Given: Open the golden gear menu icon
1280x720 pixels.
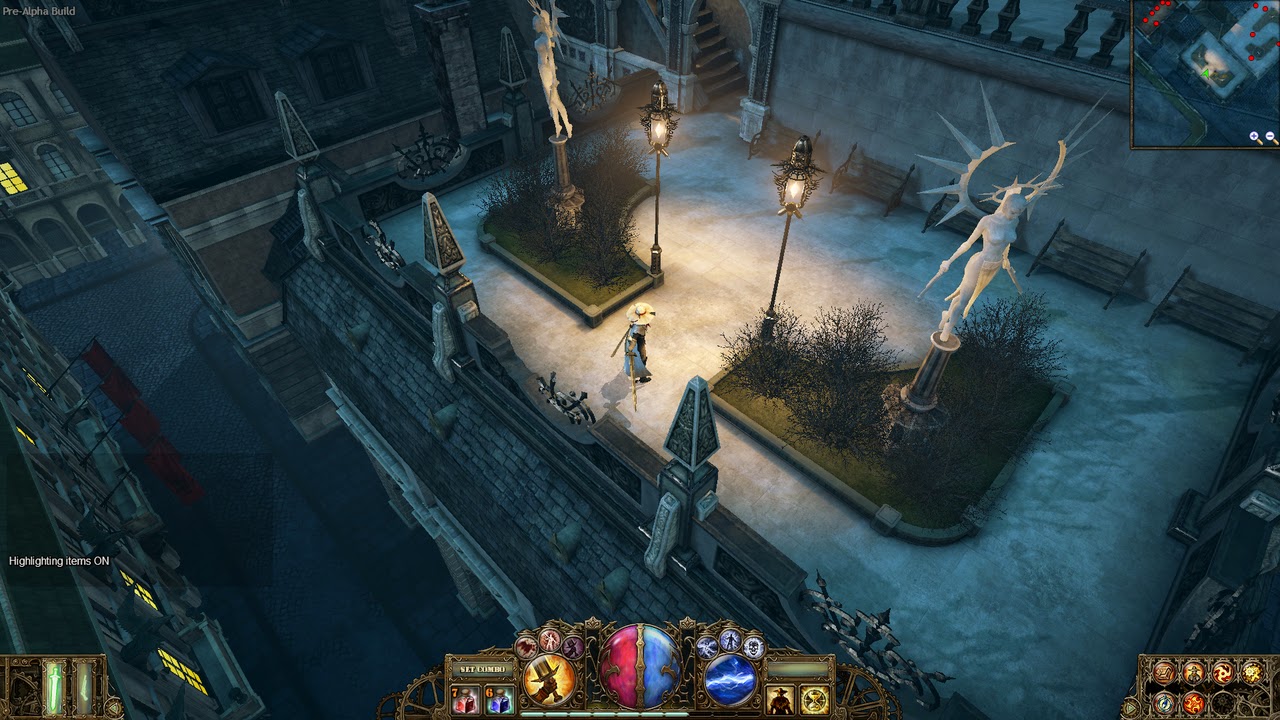Looking at the screenshot, I should click(1251, 673).
